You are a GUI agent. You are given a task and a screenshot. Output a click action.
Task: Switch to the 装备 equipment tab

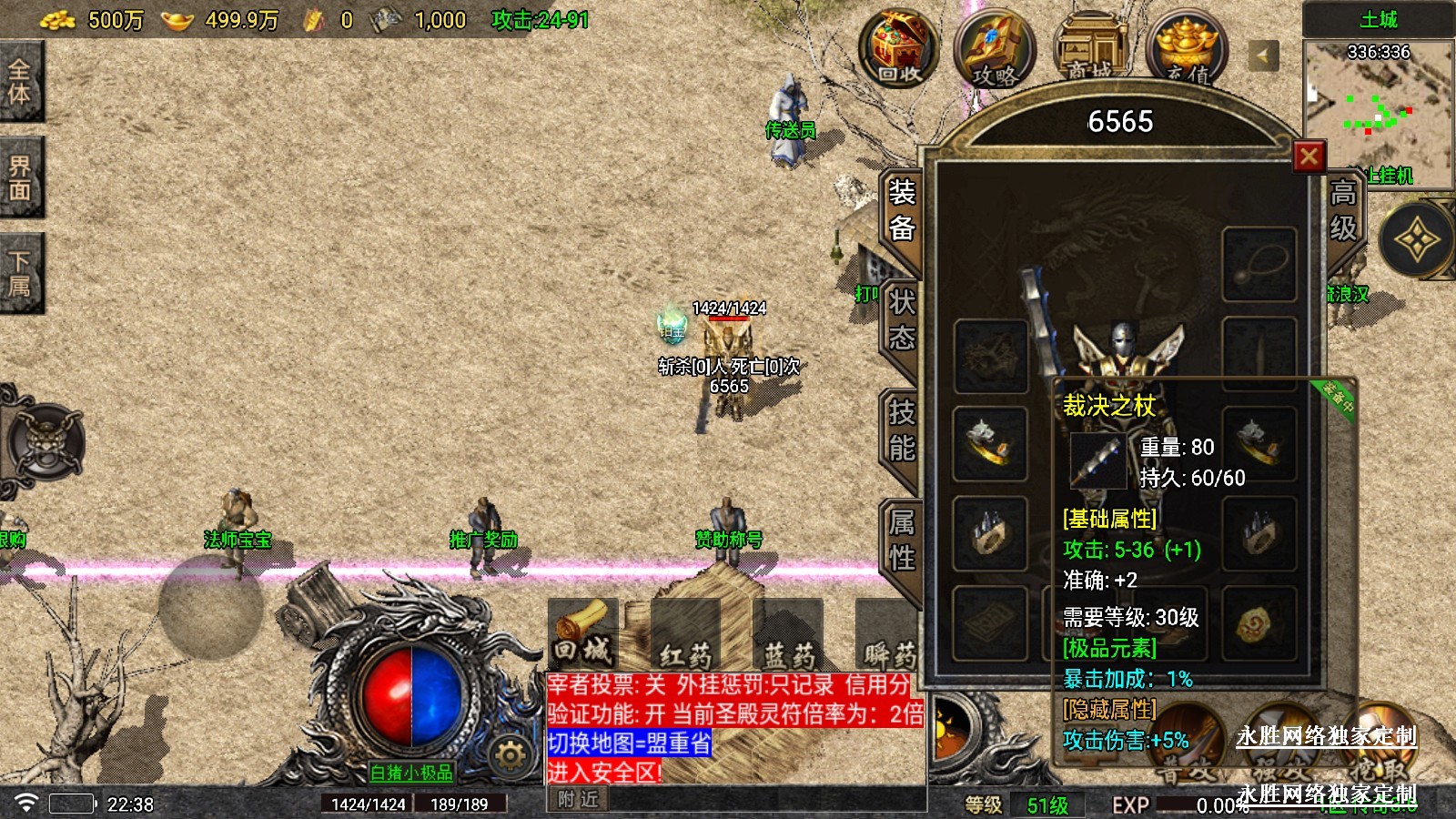click(x=901, y=210)
